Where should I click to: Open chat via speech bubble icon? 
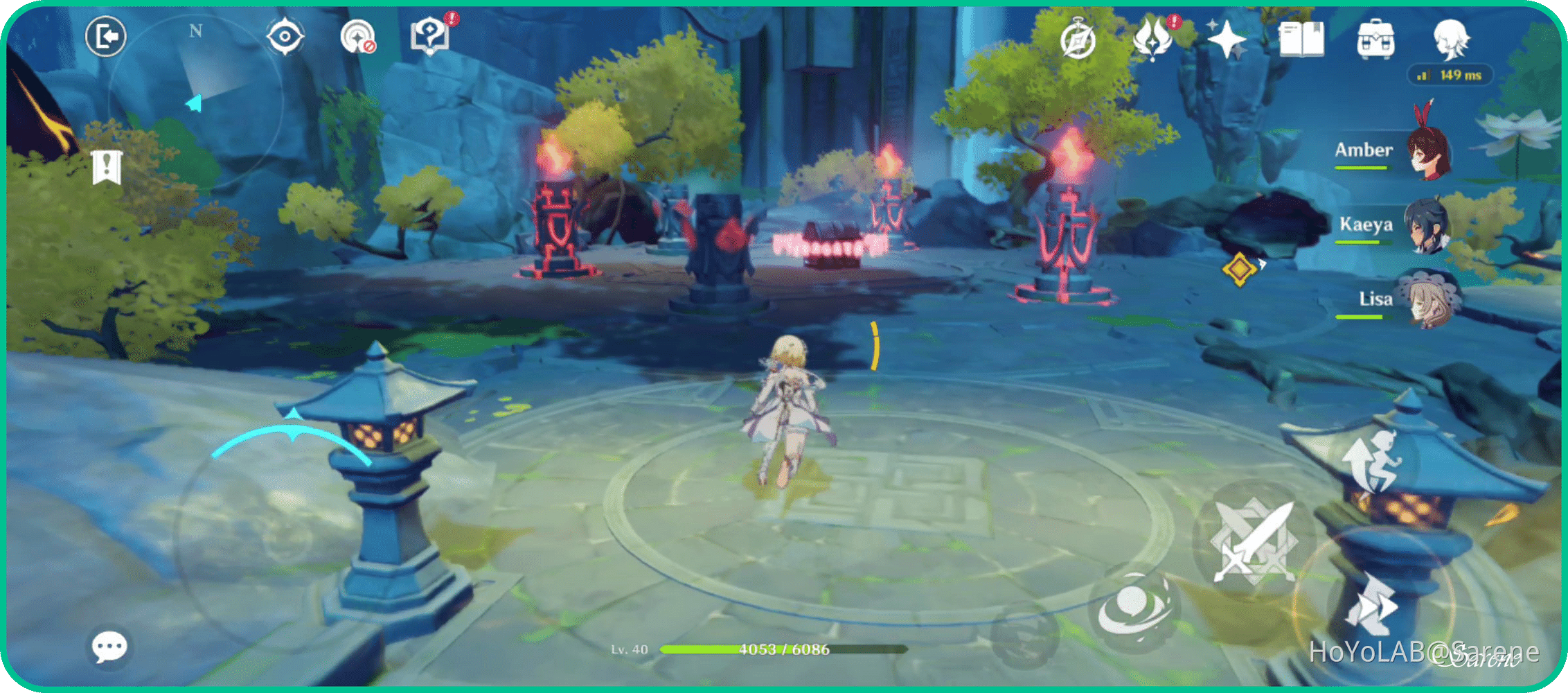pos(109,646)
